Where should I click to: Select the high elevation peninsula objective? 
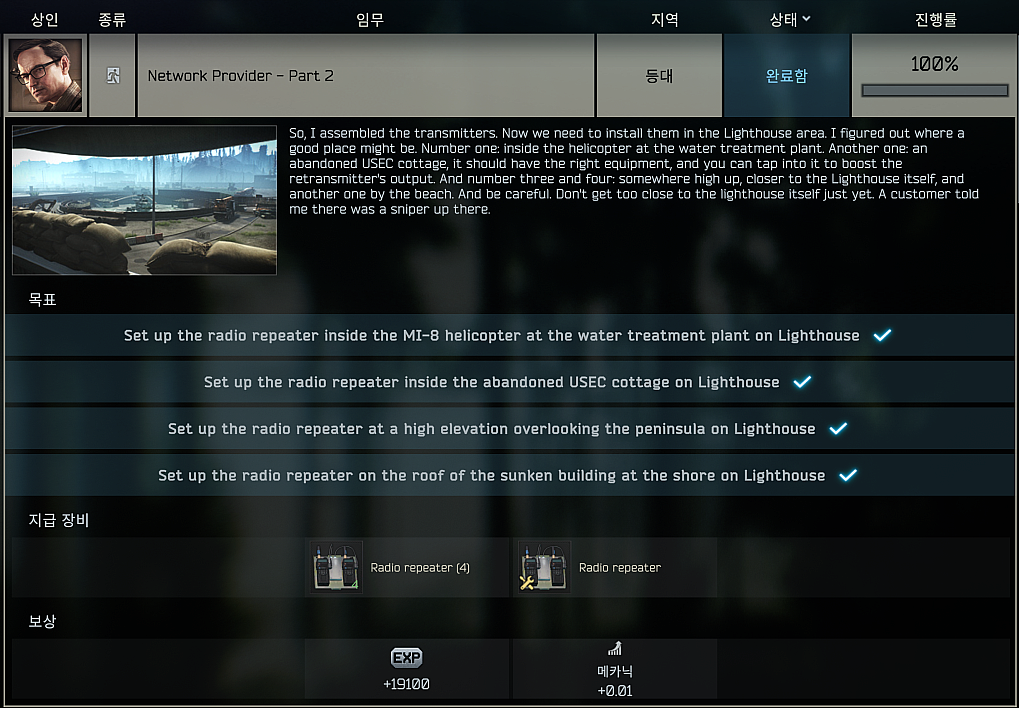point(508,429)
